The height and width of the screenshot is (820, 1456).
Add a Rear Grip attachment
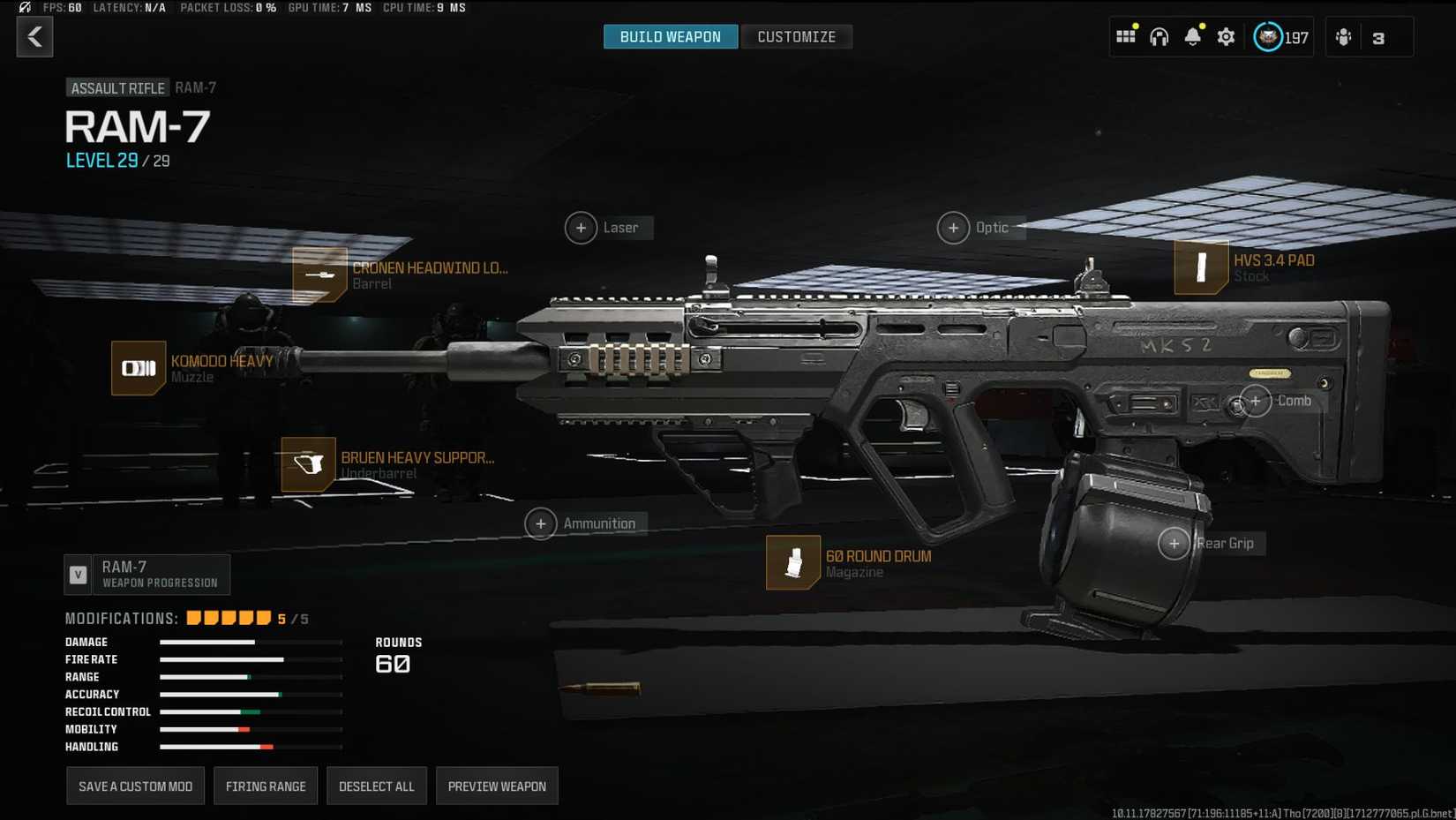click(1175, 544)
